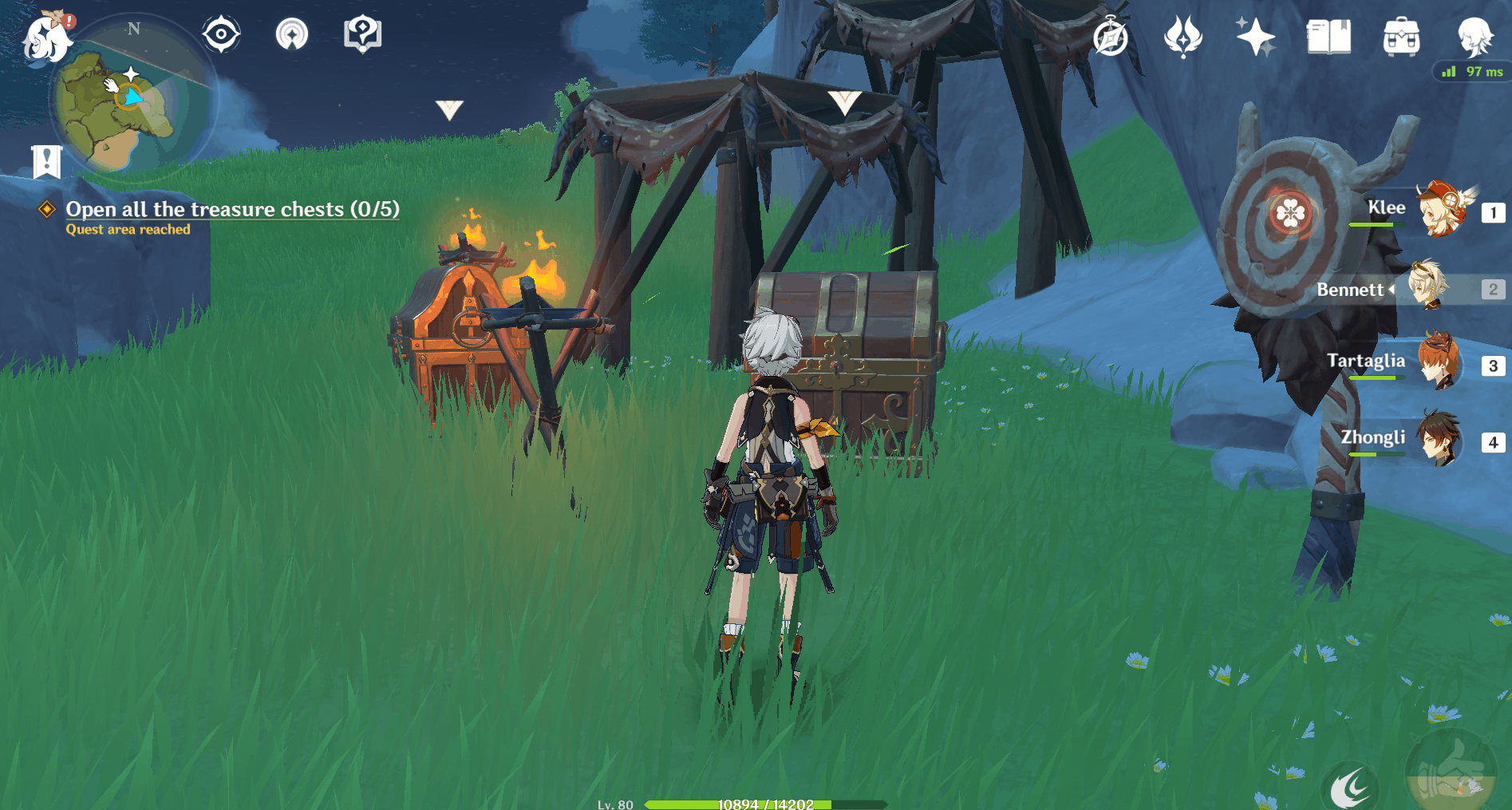Activate the sprint dash button
The image size is (1512, 810).
tap(1350, 788)
